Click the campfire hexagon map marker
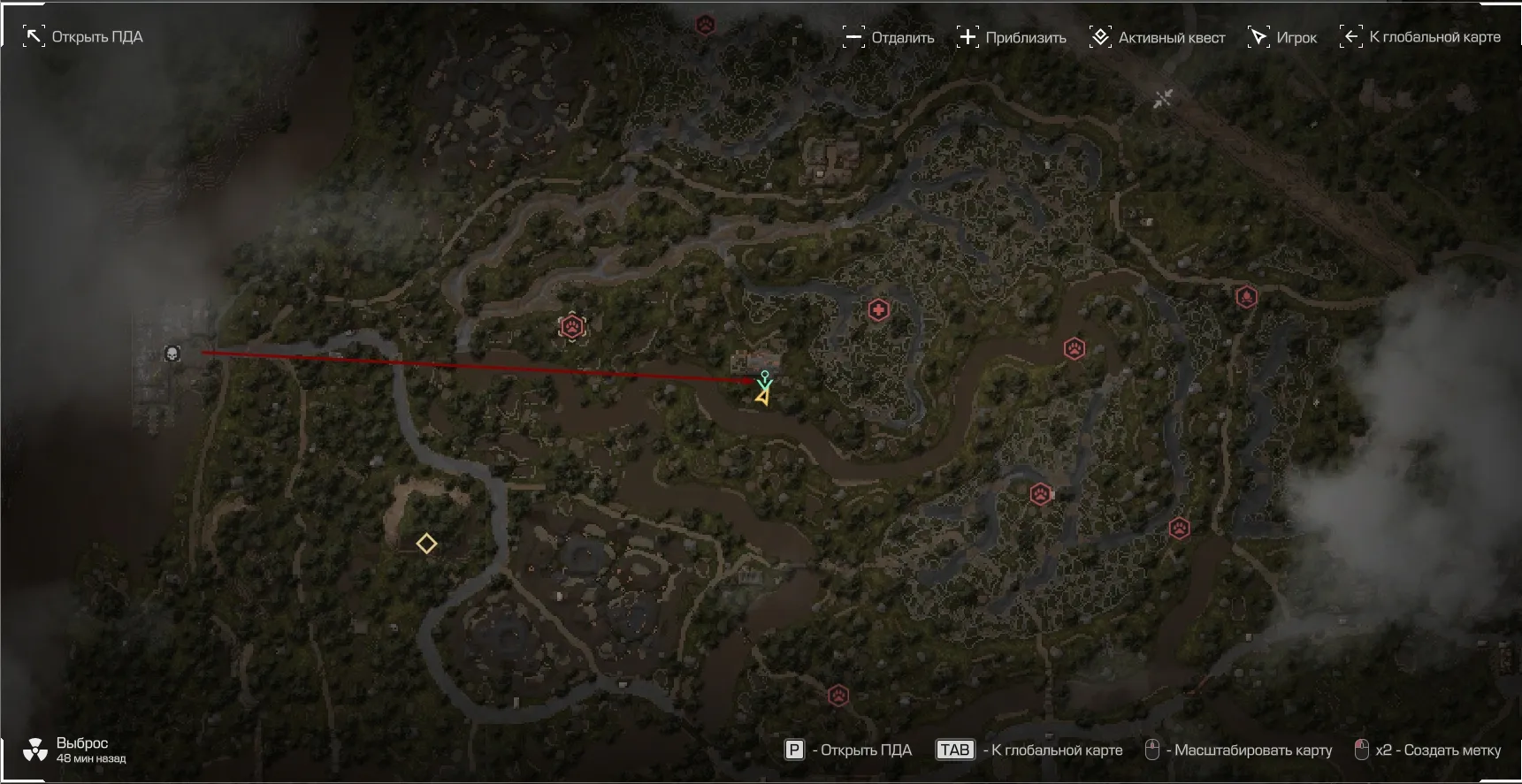Image resolution: width=1522 pixels, height=784 pixels. (x=1246, y=296)
